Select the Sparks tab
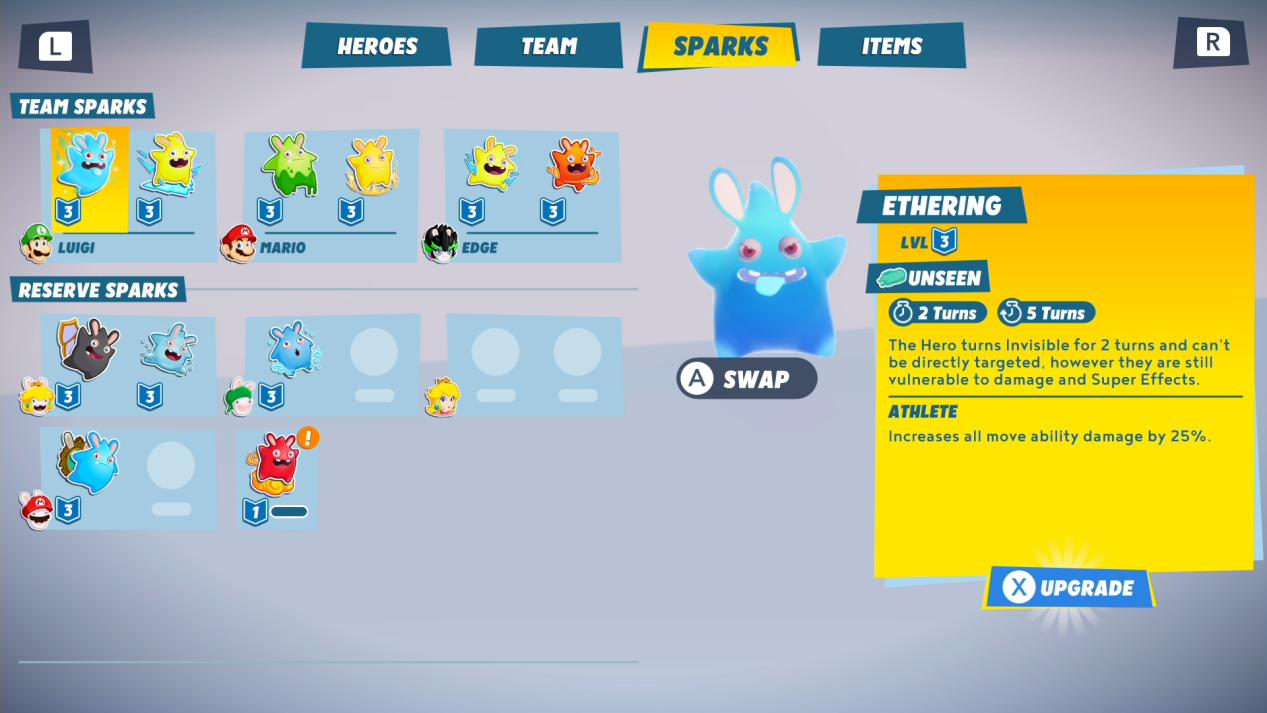 pyautogui.click(x=720, y=46)
